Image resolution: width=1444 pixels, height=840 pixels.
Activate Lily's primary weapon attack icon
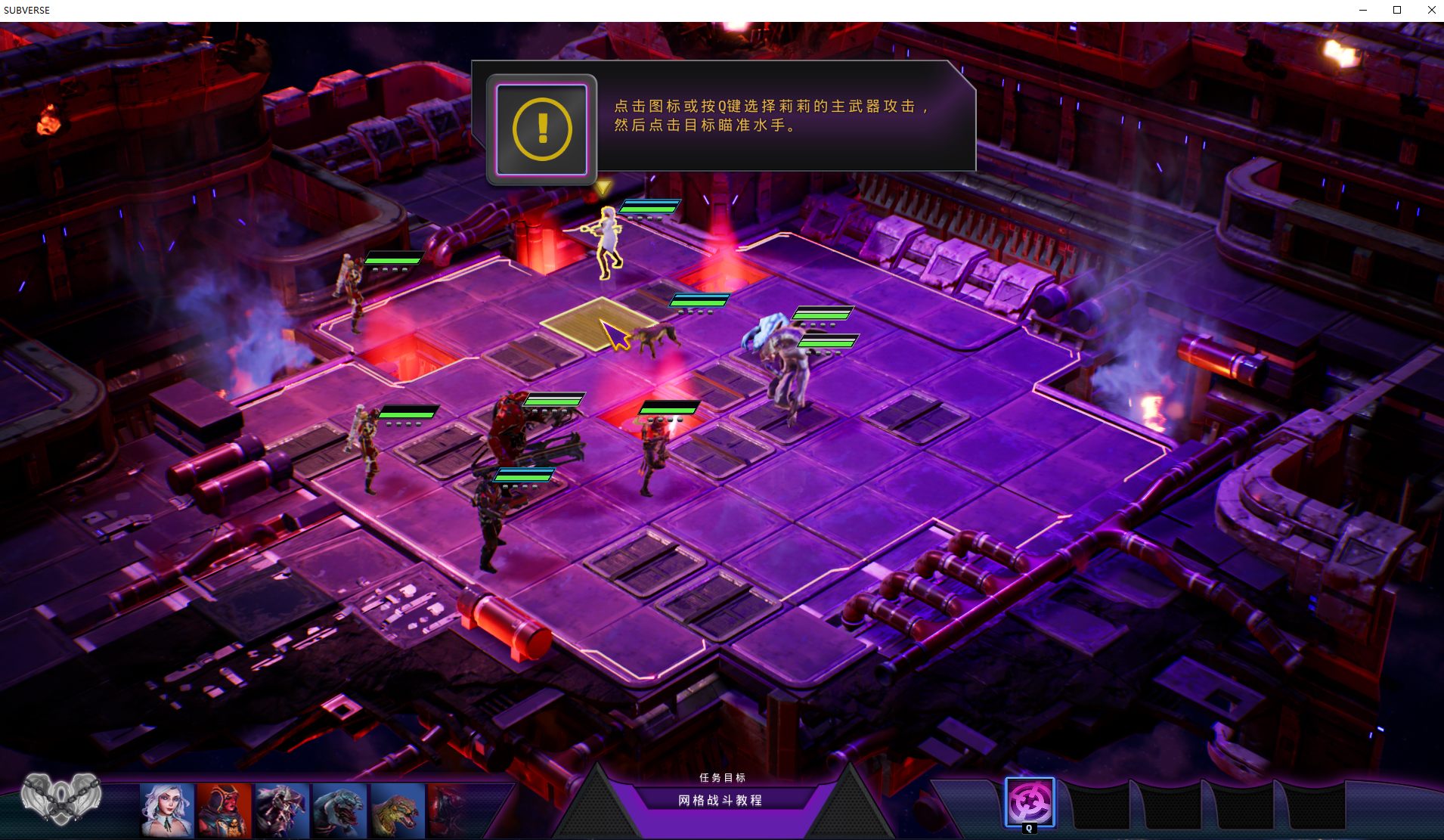click(x=1029, y=803)
